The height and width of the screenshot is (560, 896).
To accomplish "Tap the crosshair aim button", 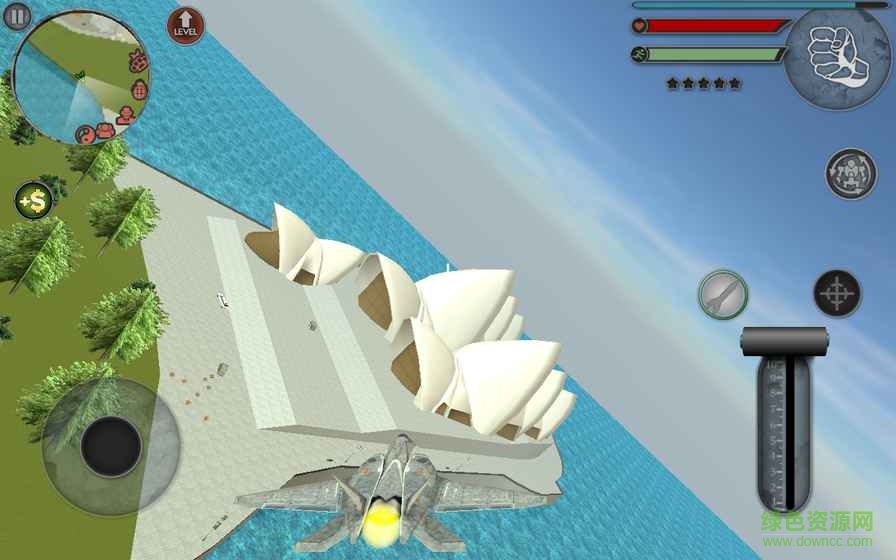I will (837, 294).
